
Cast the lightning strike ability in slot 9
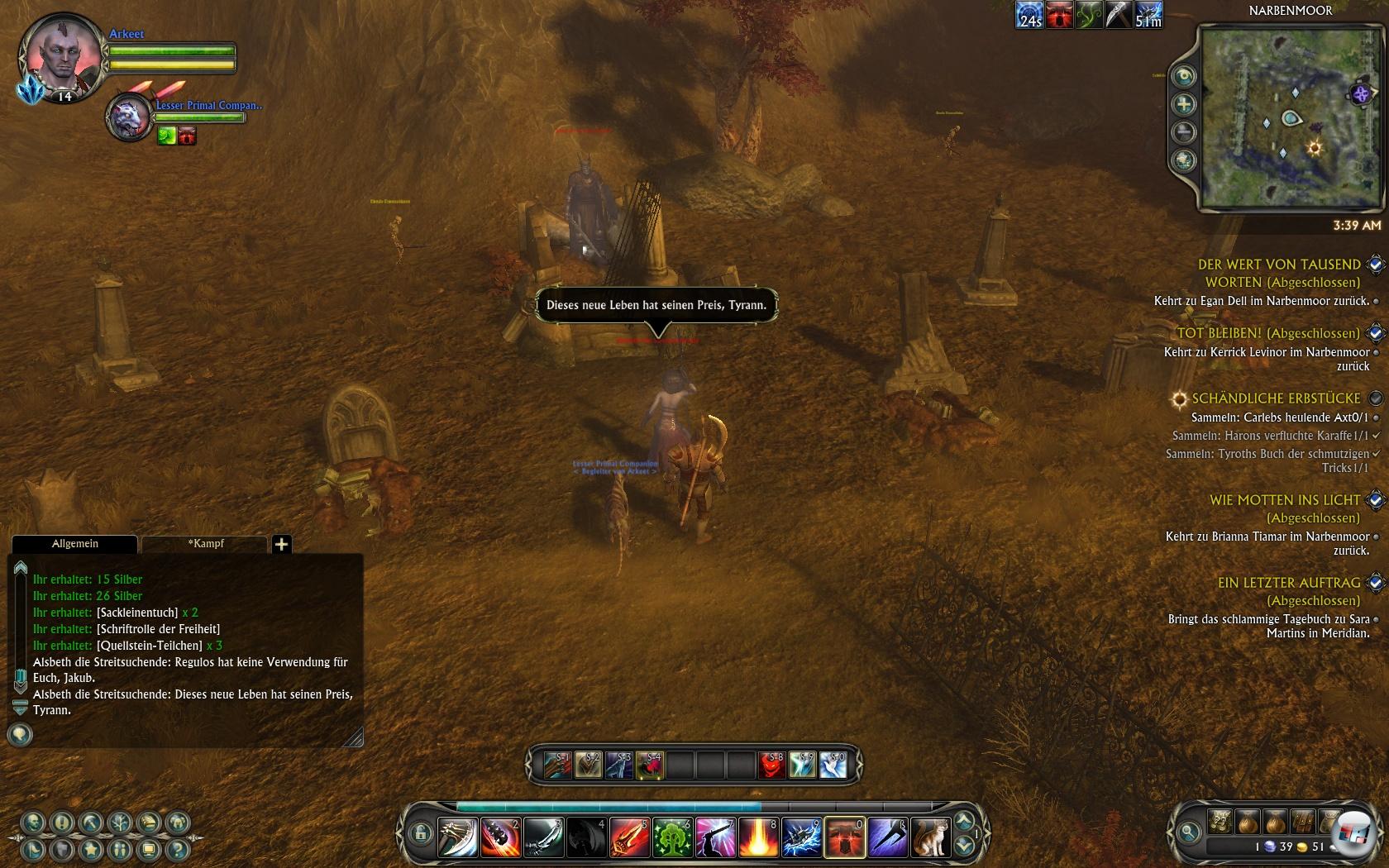tap(800, 837)
